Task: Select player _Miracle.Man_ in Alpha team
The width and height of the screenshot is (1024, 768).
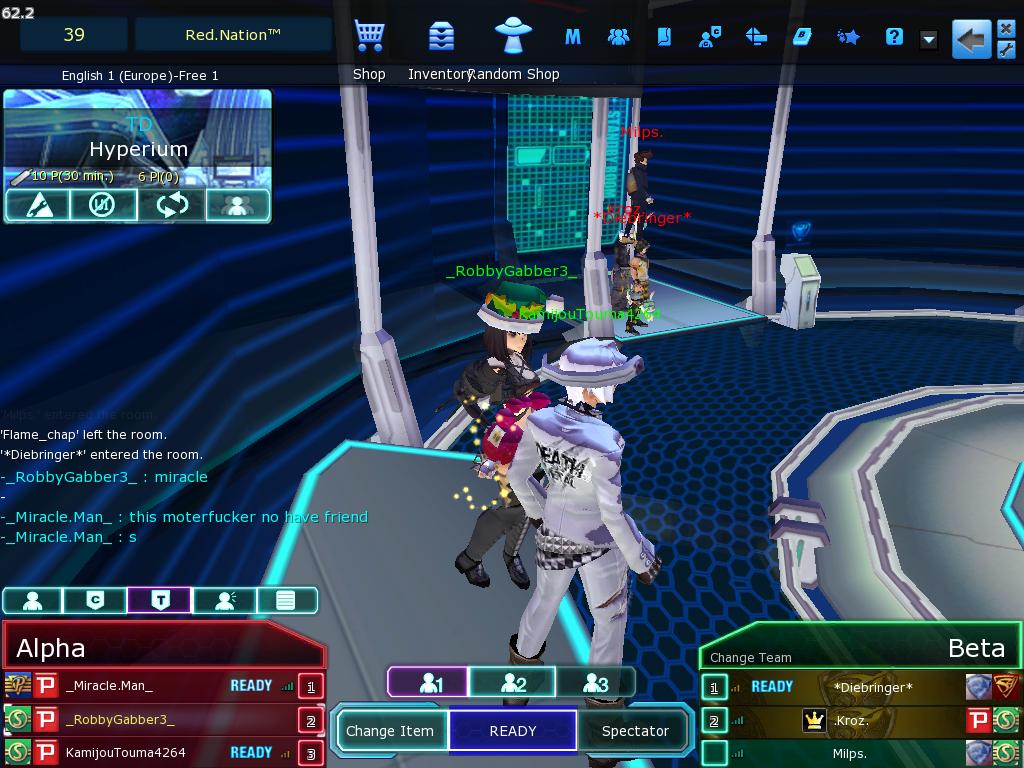Action: [x=110, y=686]
